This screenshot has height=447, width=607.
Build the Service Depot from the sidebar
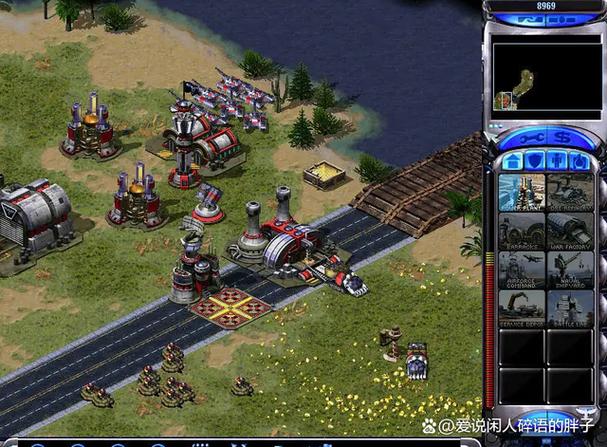tap(521, 307)
